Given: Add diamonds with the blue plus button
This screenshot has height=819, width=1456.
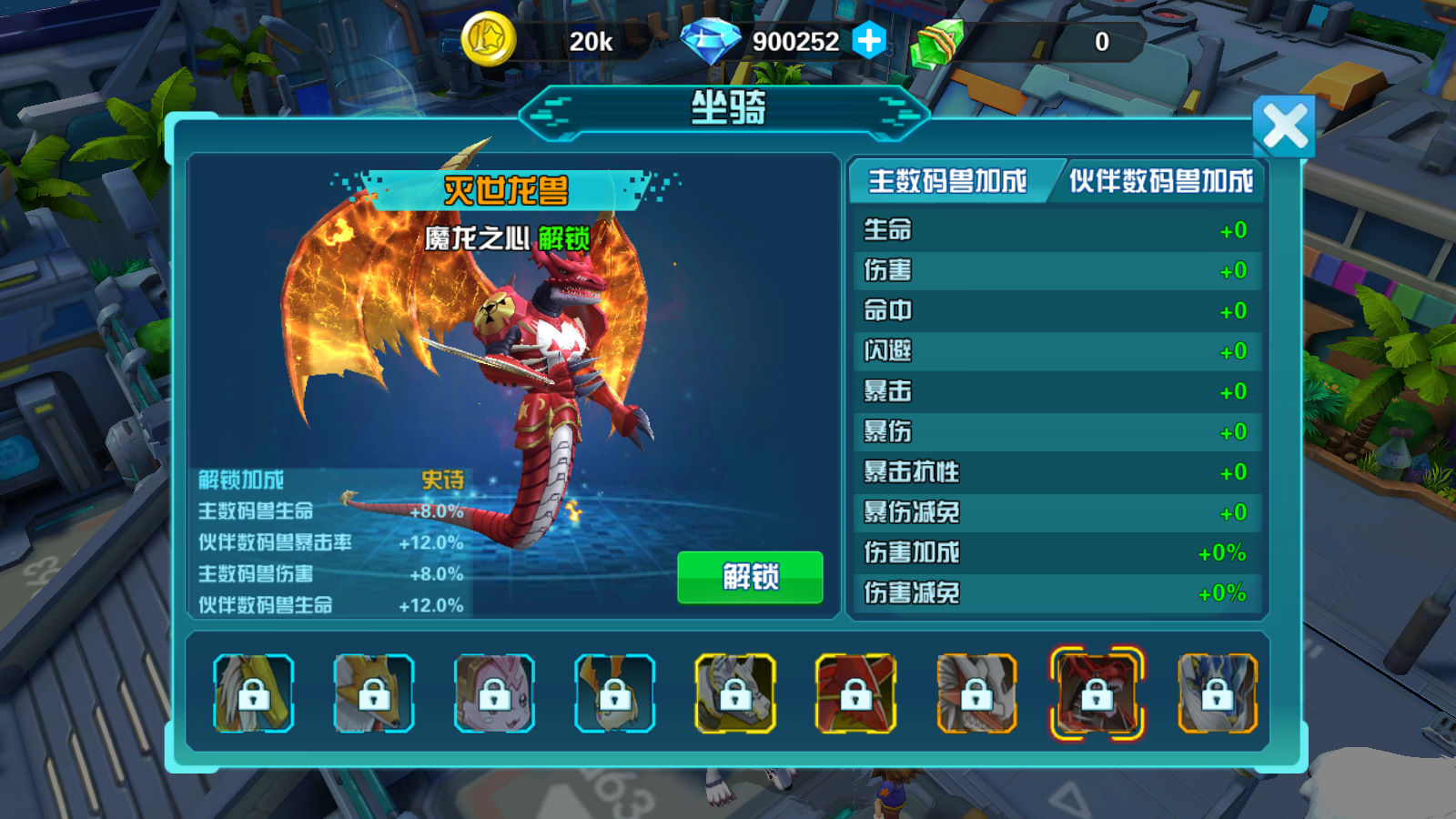Looking at the screenshot, I should pos(868,41).
